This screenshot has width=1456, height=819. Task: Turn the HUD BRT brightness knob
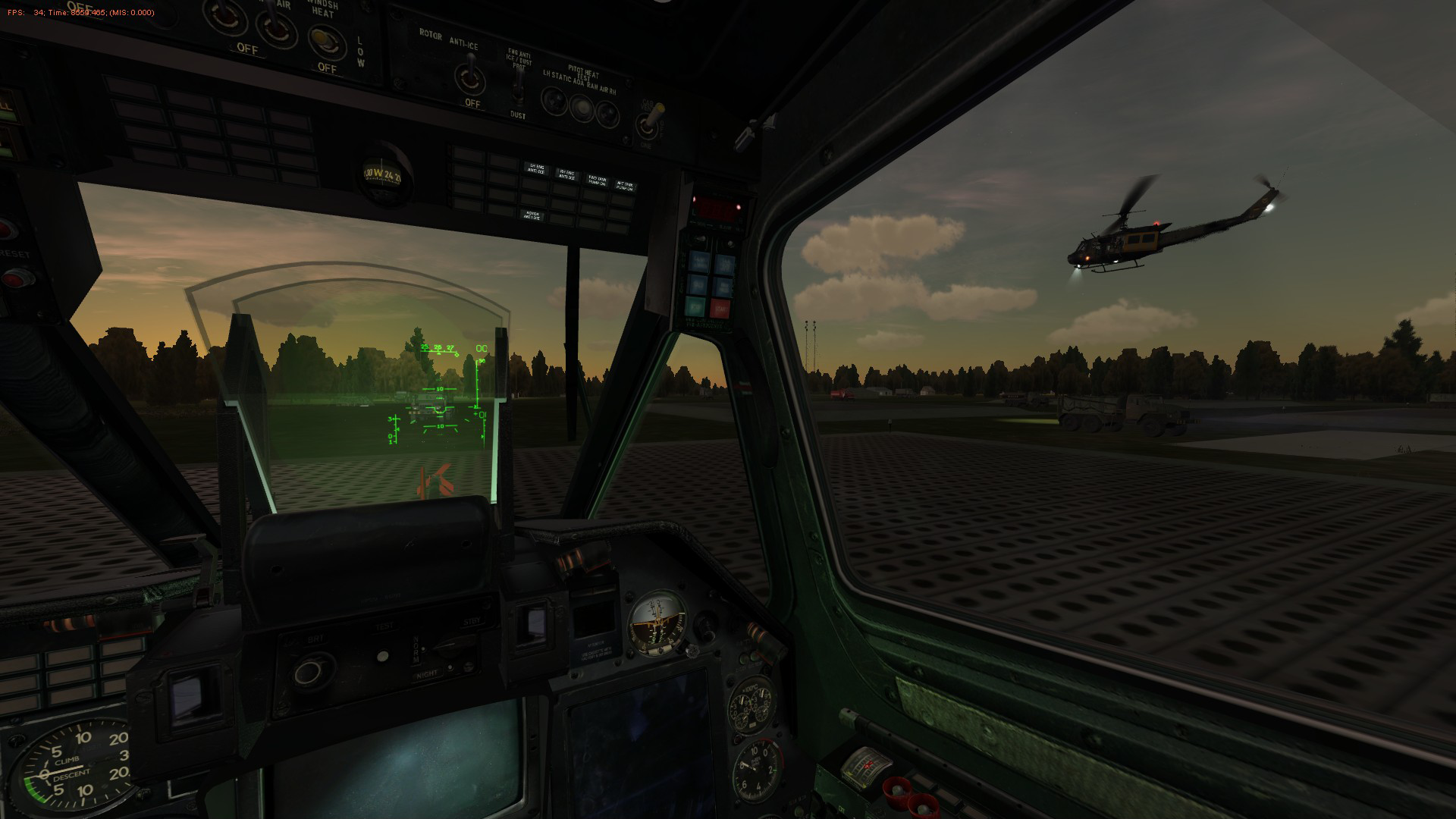pyautogui.click(x=309, y=670)
